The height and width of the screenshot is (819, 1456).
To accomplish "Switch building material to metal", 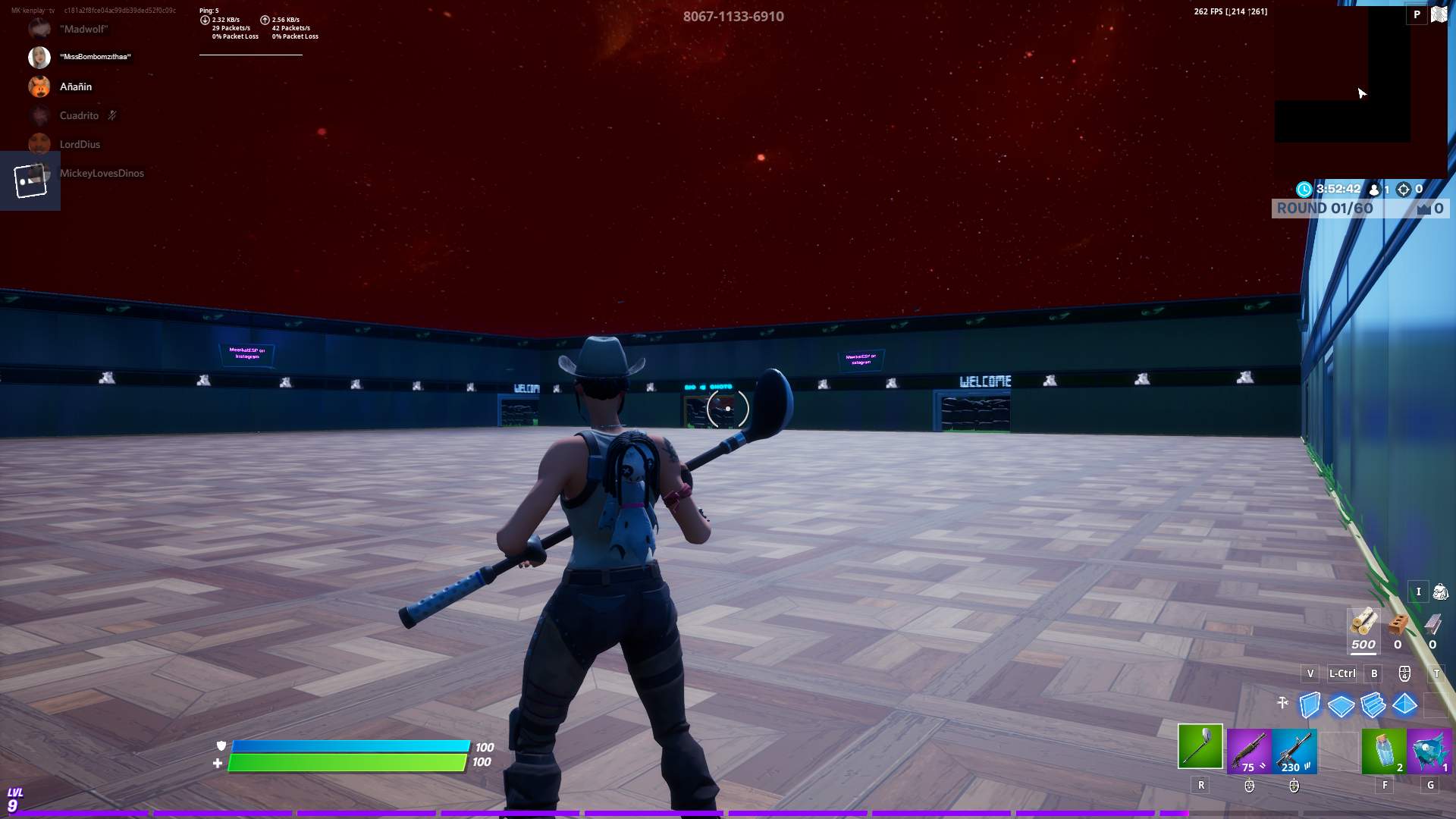I will point(1432,624).
